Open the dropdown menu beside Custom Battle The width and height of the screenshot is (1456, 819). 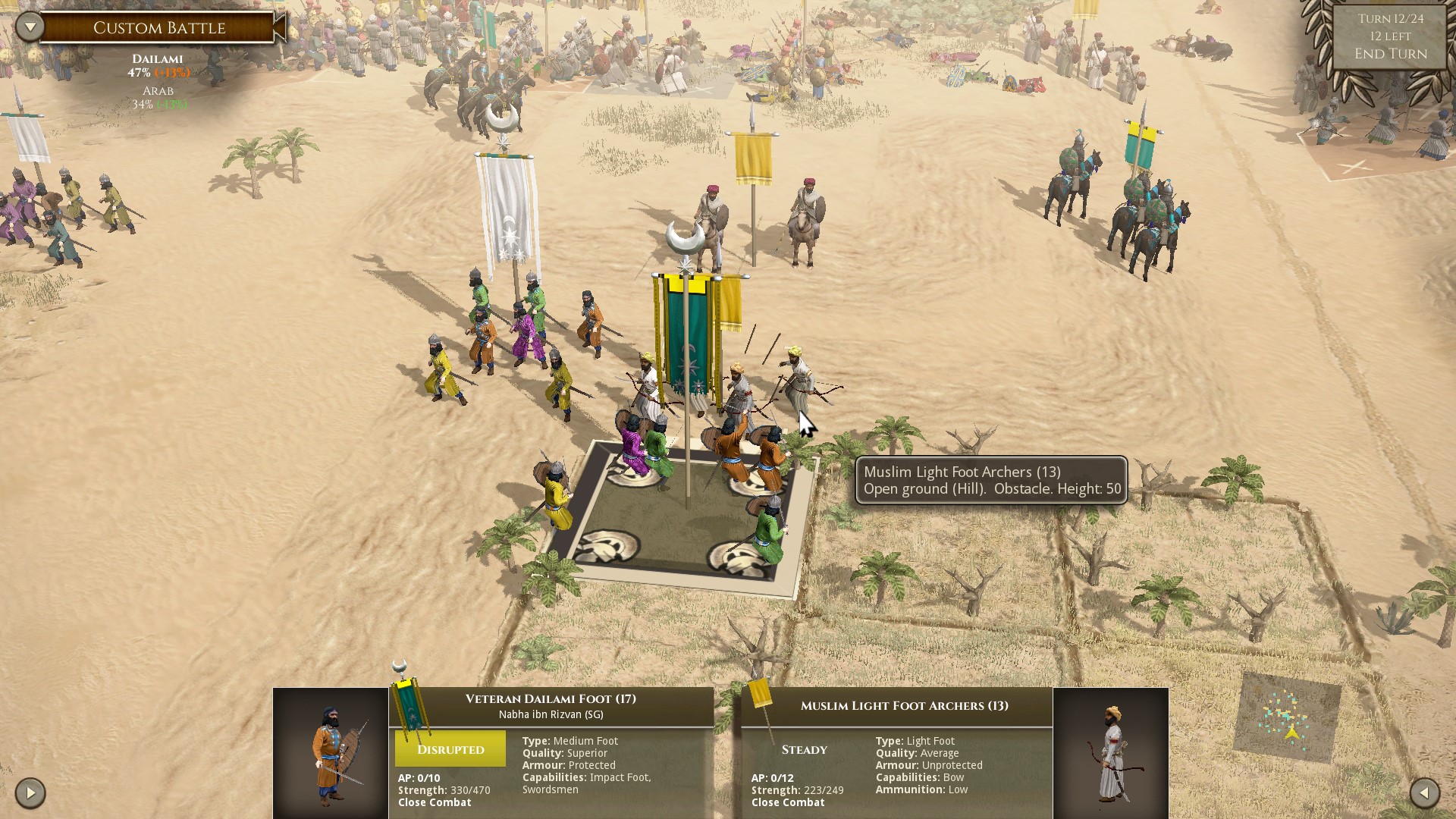pos(30,28)
